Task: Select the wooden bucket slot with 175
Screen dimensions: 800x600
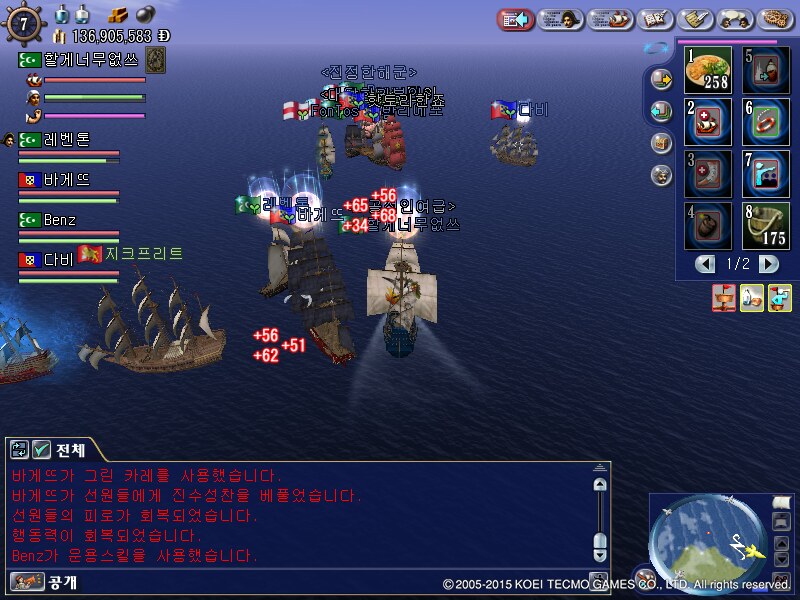Action: tap(766, 226)
